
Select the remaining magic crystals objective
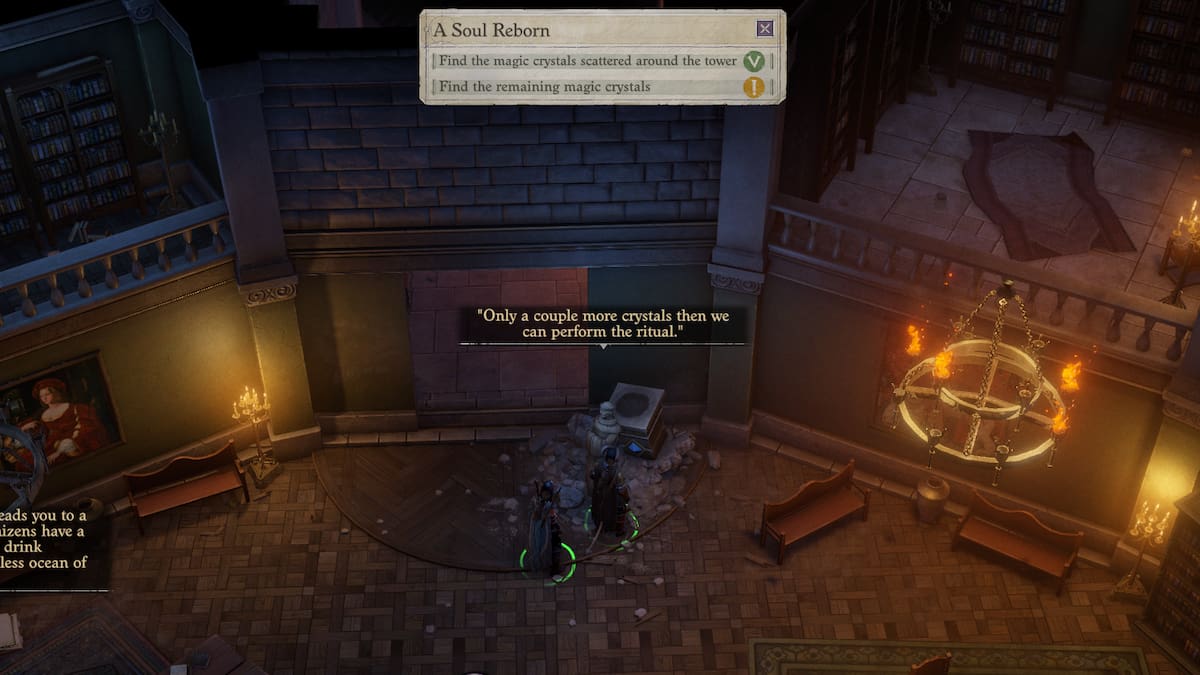(x=545, y=87)
